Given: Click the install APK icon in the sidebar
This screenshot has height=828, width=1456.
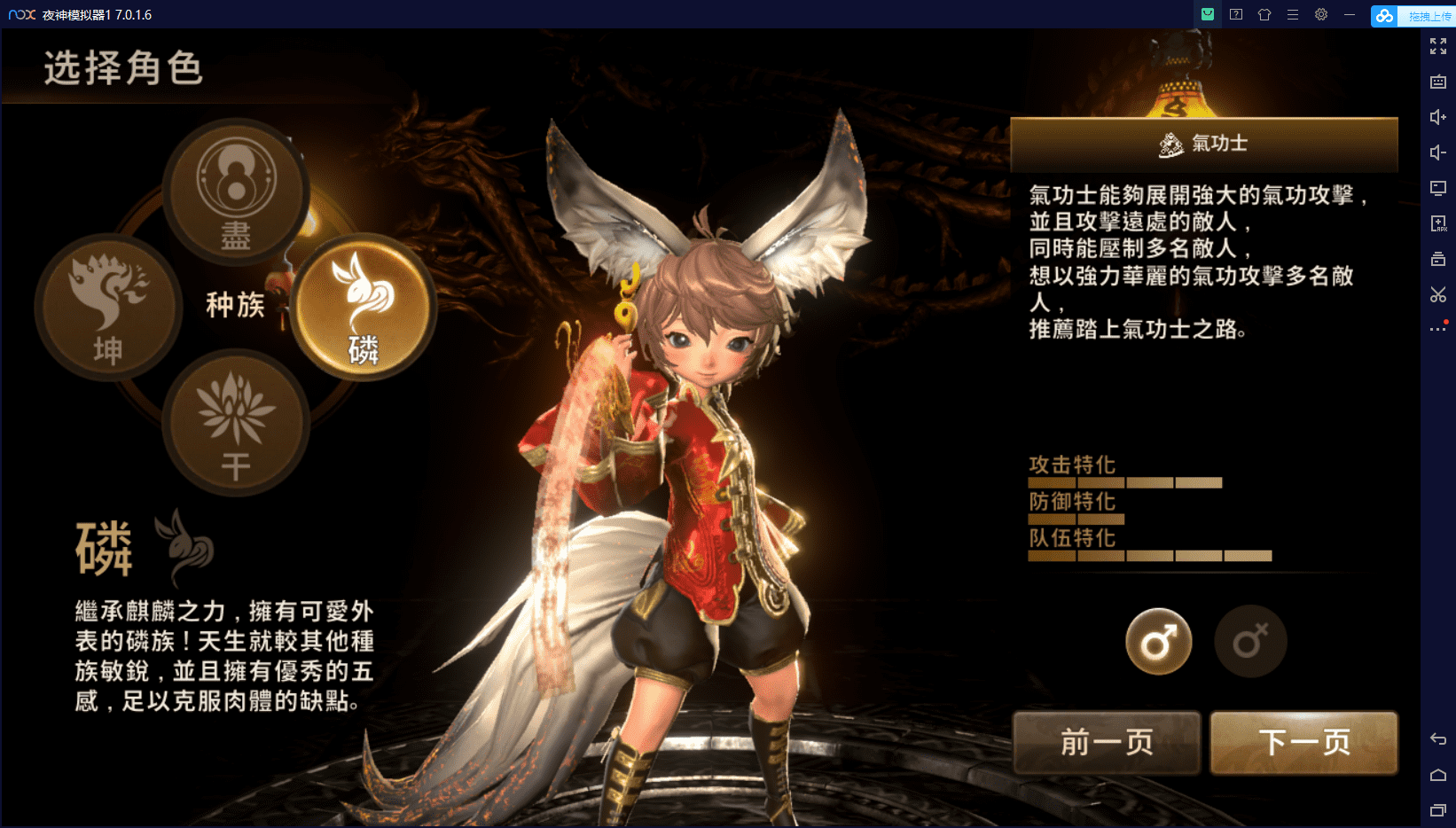Looking at the screenshot, I should (x=1438, y=223).
